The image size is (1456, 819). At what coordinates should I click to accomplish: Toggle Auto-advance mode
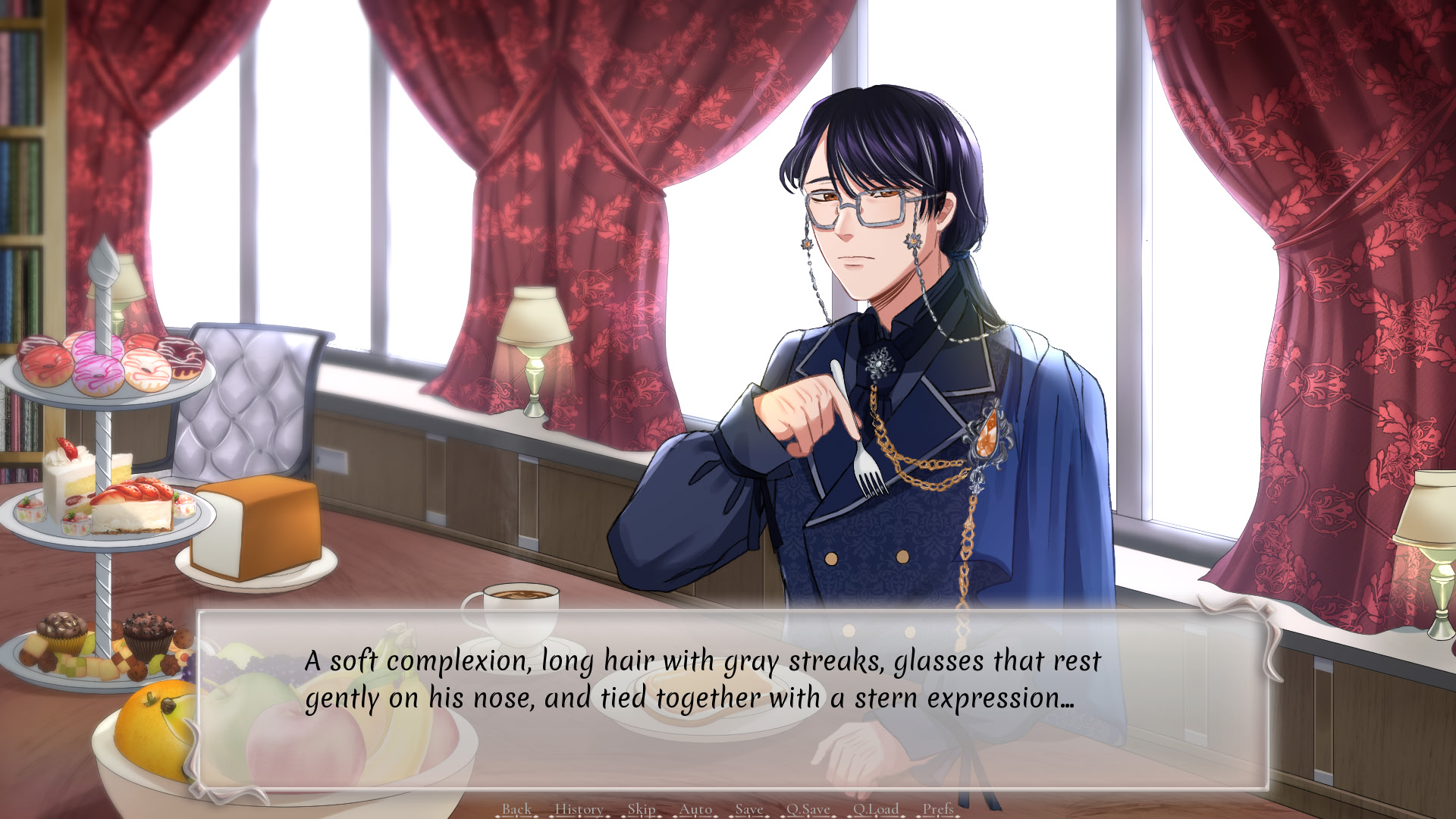coord(695,809)
